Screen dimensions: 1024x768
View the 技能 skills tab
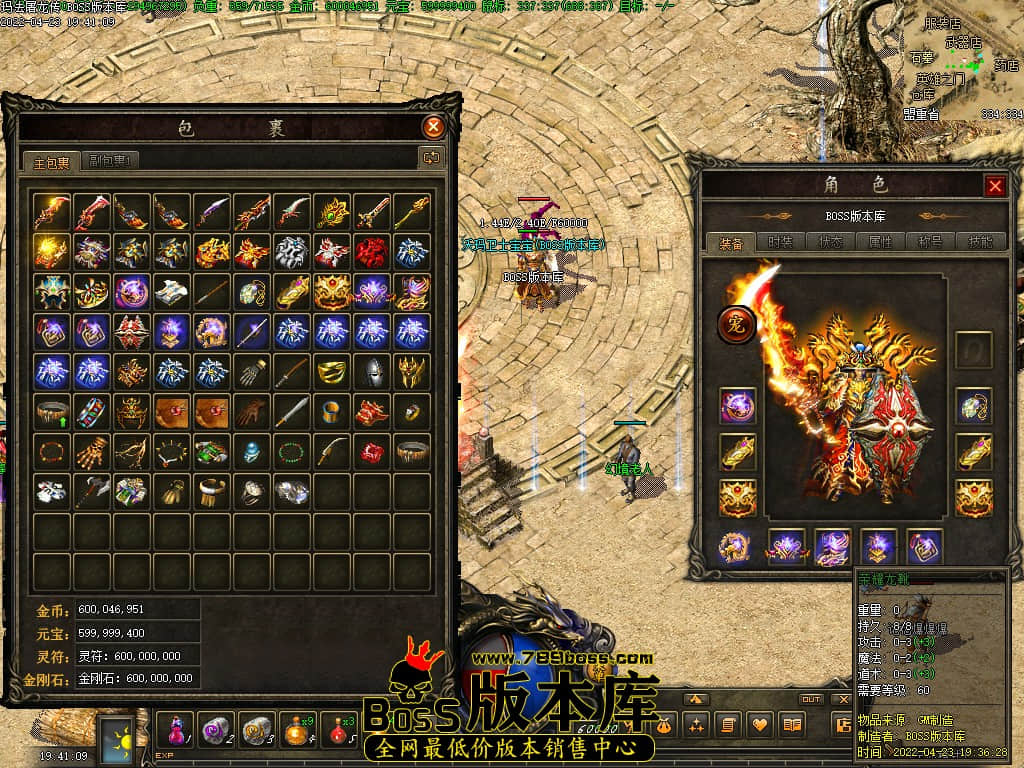coord(978,242)
